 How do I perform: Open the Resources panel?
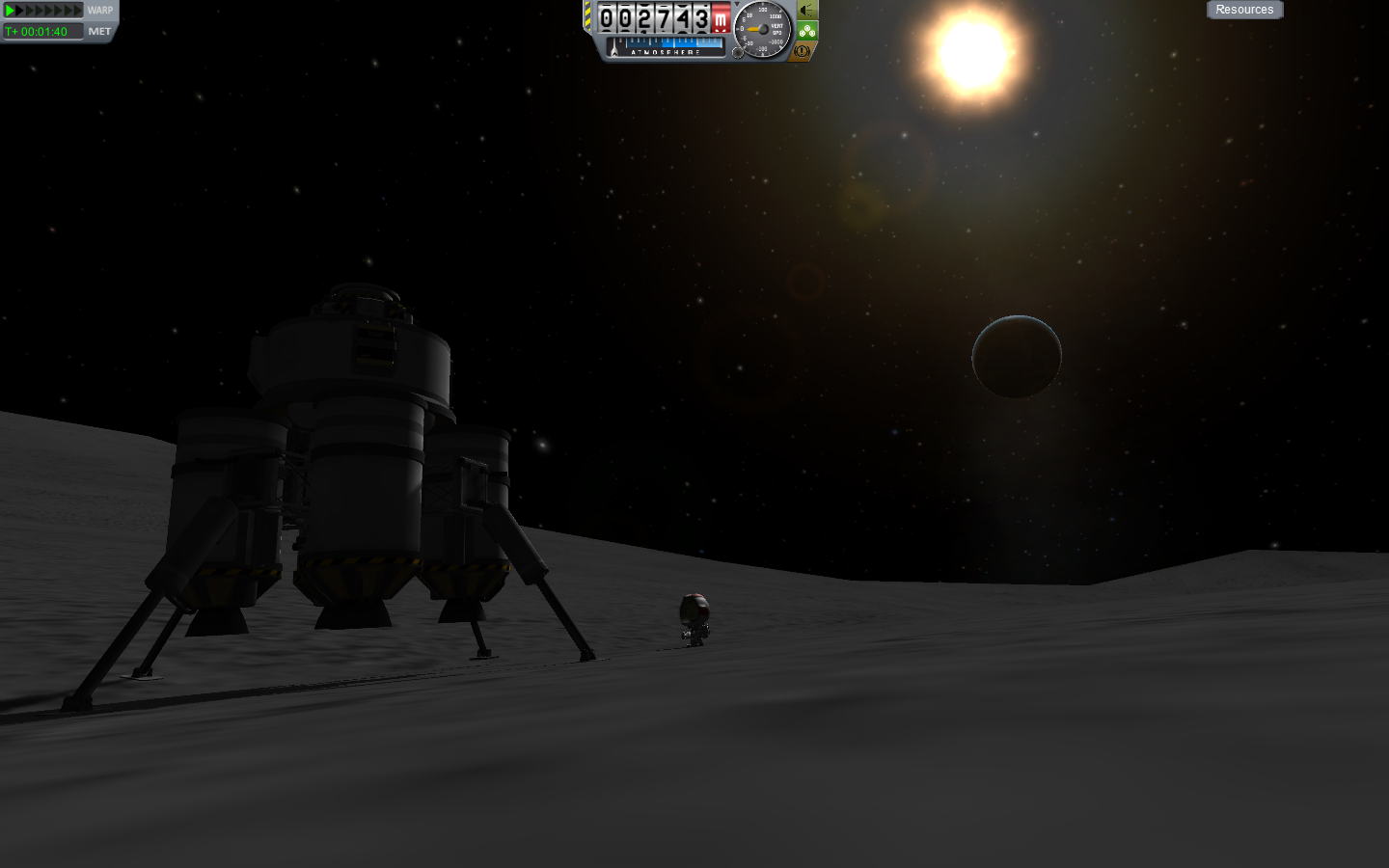tap(1244, 10)
